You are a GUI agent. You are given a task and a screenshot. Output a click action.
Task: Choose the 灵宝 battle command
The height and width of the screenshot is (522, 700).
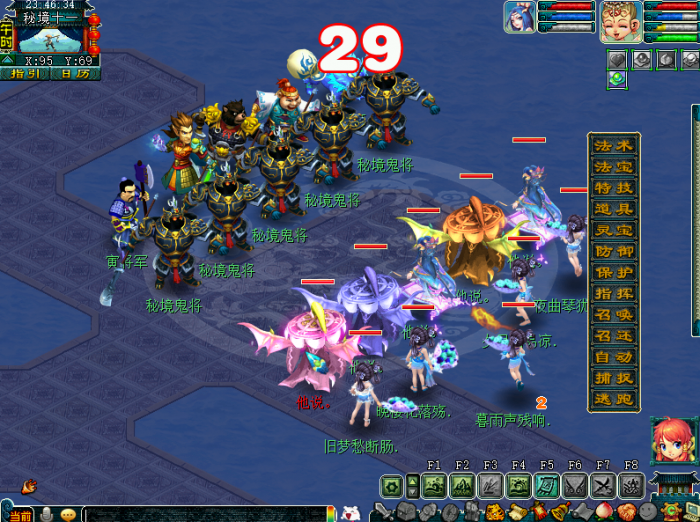pyautogui.click(x=614, y=230)
